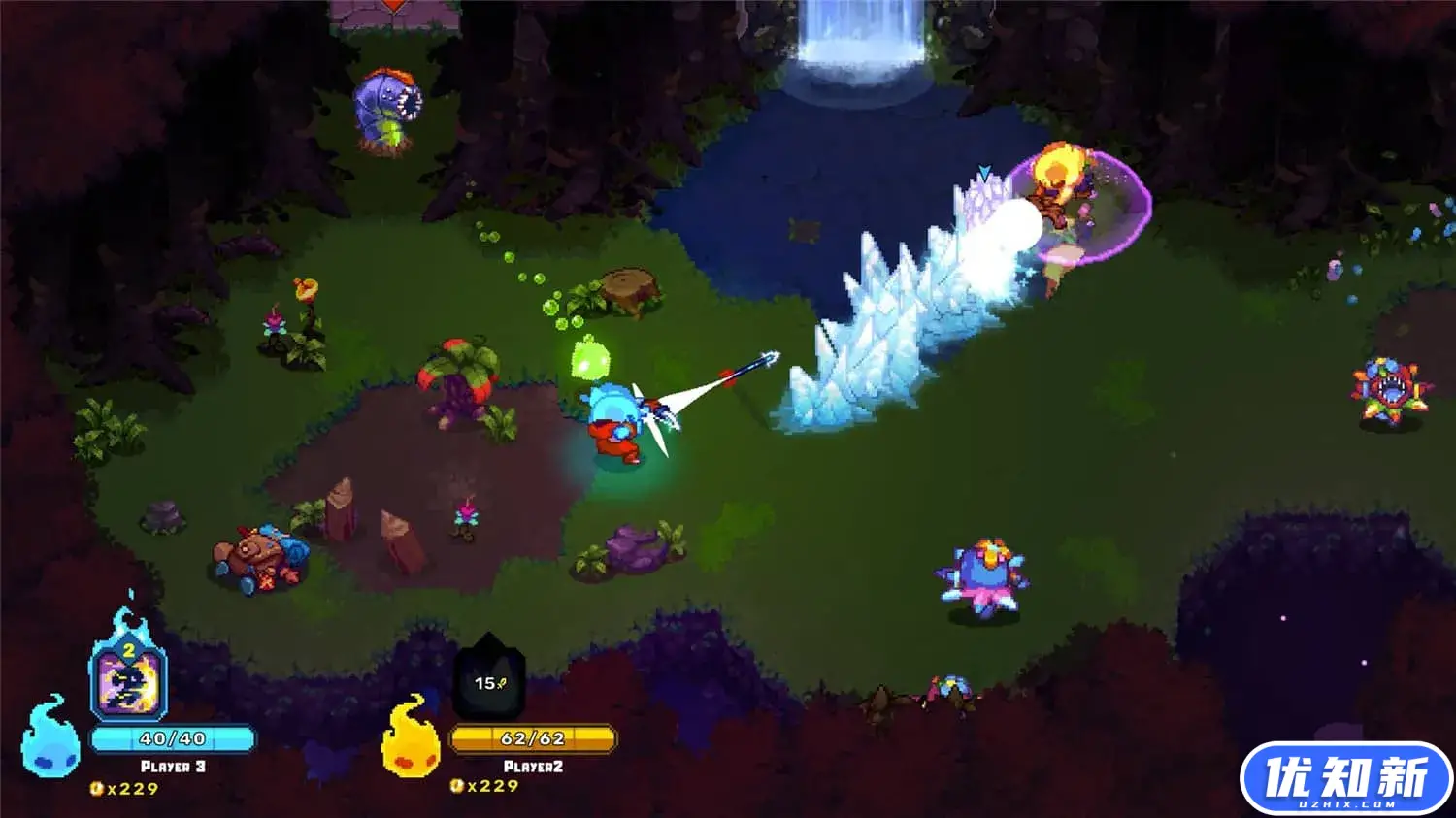Click Player2's yellow flame portrait
Image resolution: width=1456 pixels, height=818 pixels.
pos(411,737)
